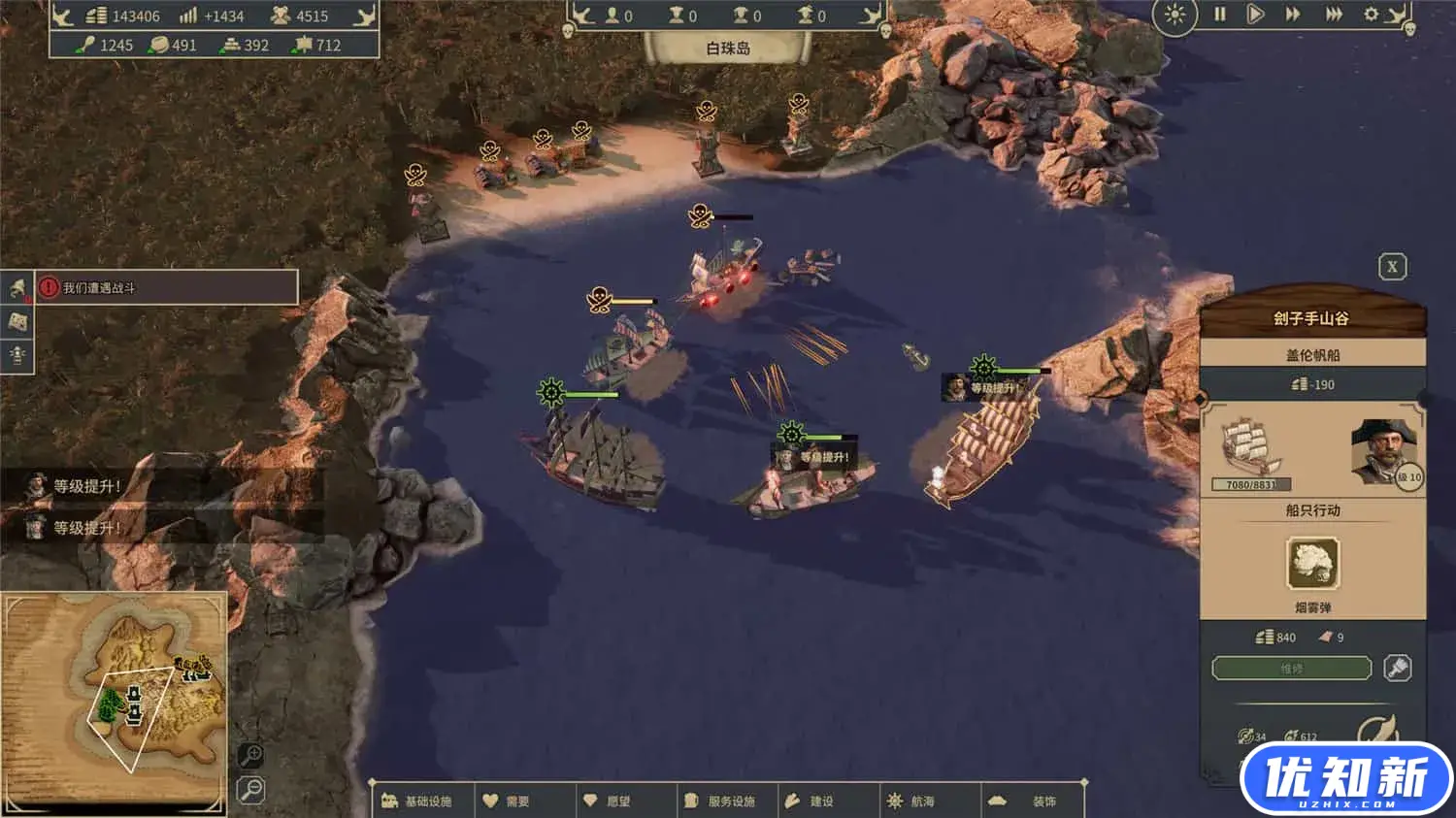Click the green 维修 repair button
Image resolution: width=1456 pixels, height=818 pixels.
point(1291,669)
